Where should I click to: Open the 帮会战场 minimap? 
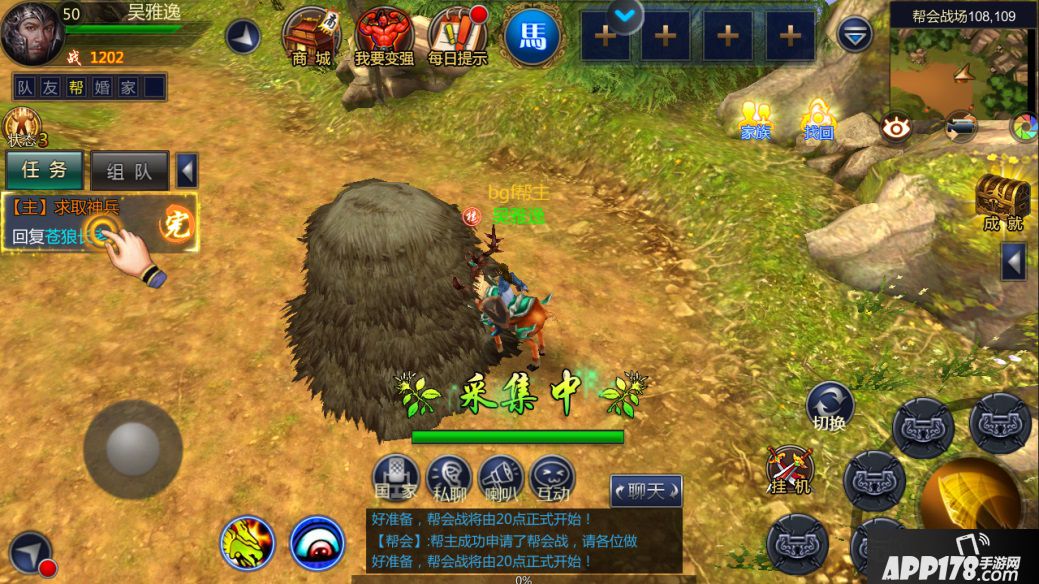click(962, 70)
